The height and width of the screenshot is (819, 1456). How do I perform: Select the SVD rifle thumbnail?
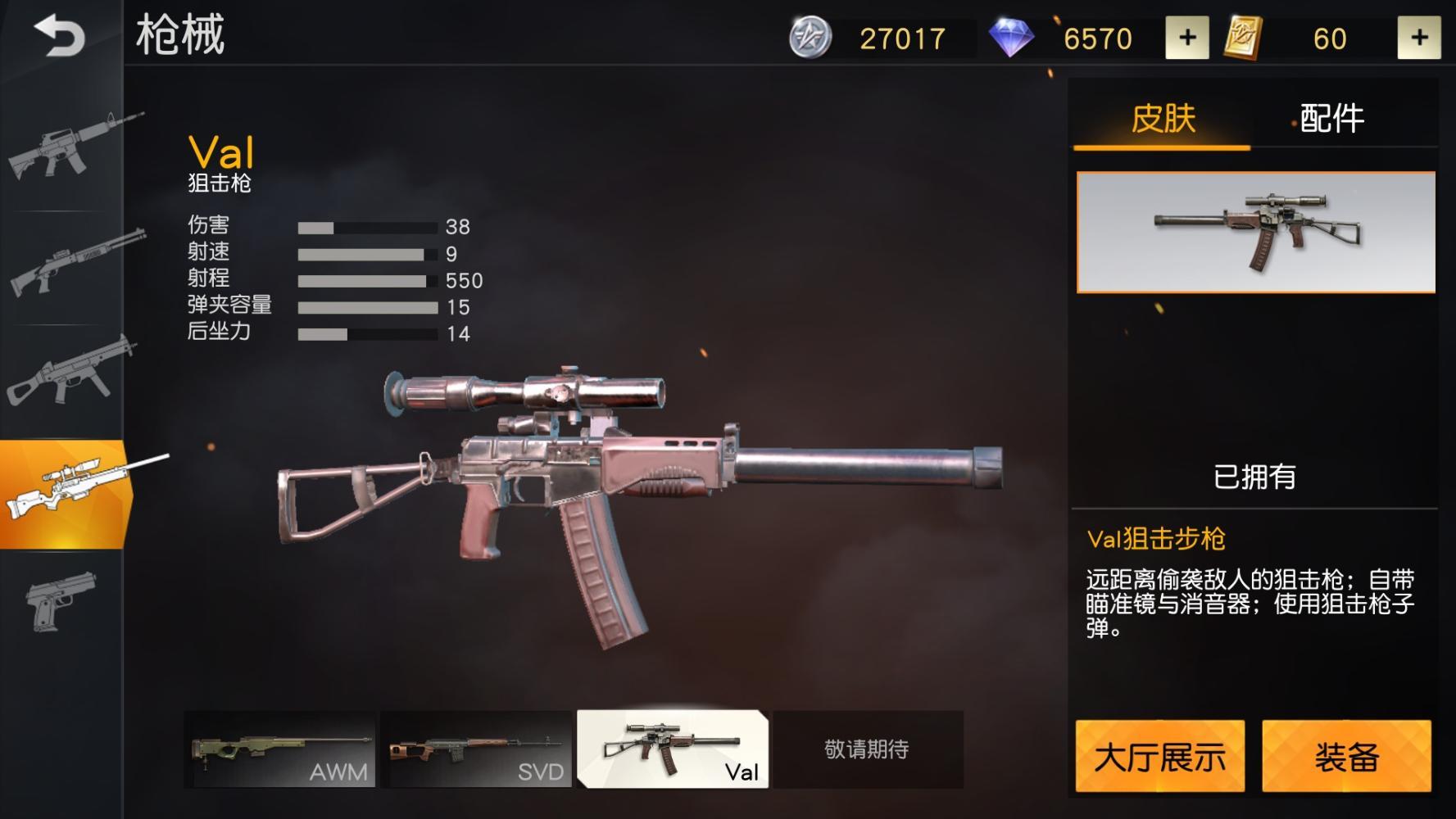point(476,748)
